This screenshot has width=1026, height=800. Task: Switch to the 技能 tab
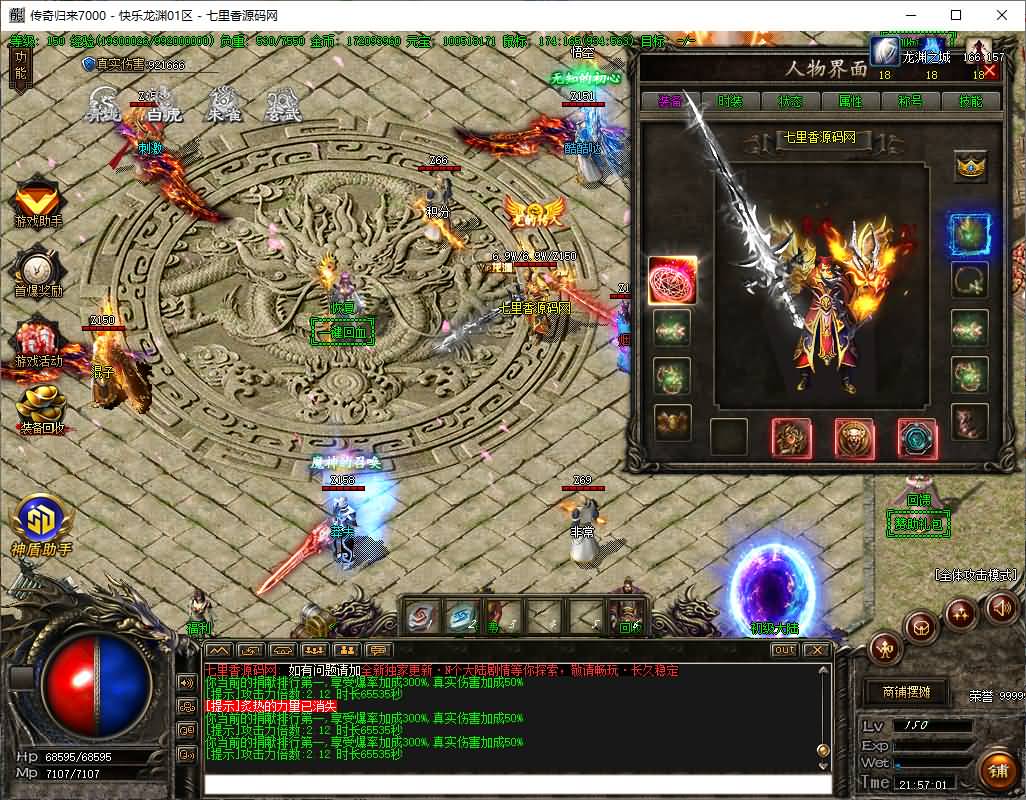point(970,101)
